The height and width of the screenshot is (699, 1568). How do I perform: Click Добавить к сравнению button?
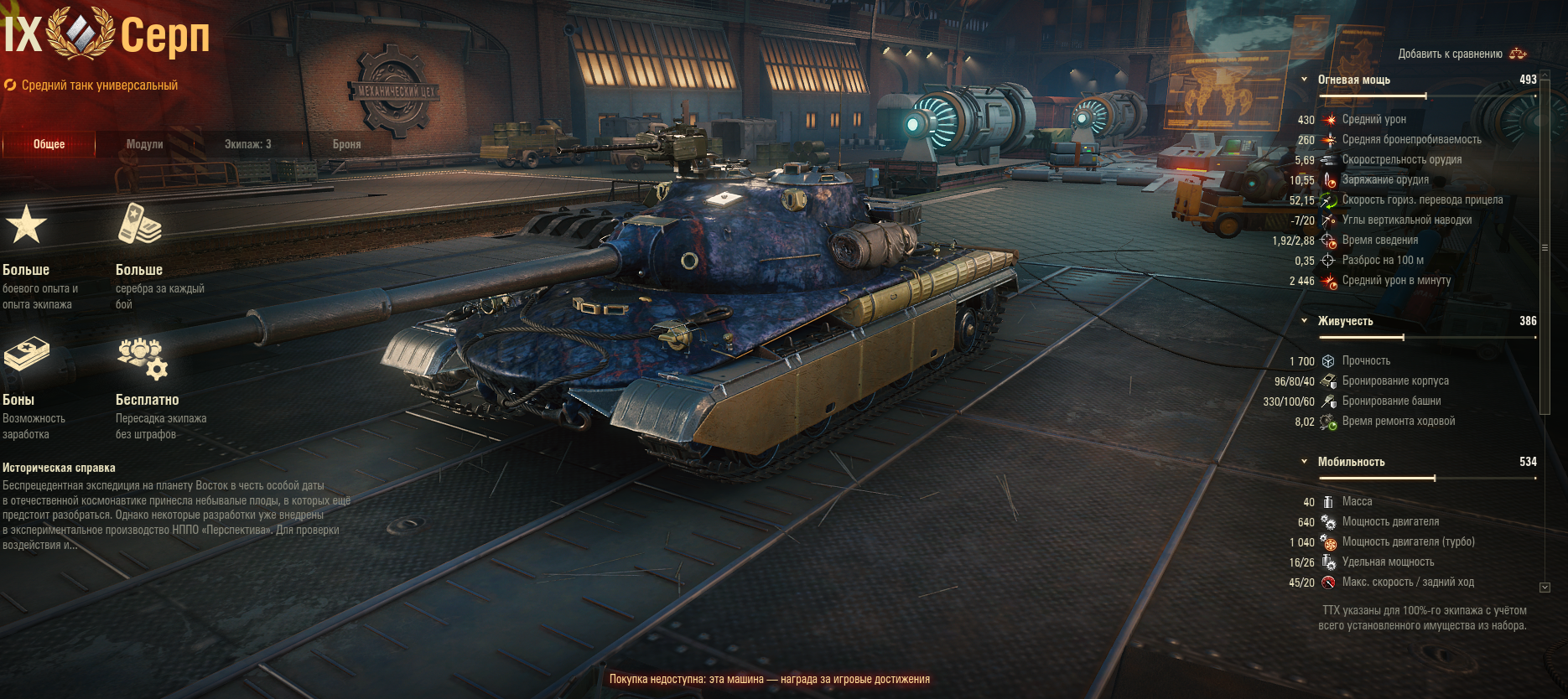tap(1462, 54)
